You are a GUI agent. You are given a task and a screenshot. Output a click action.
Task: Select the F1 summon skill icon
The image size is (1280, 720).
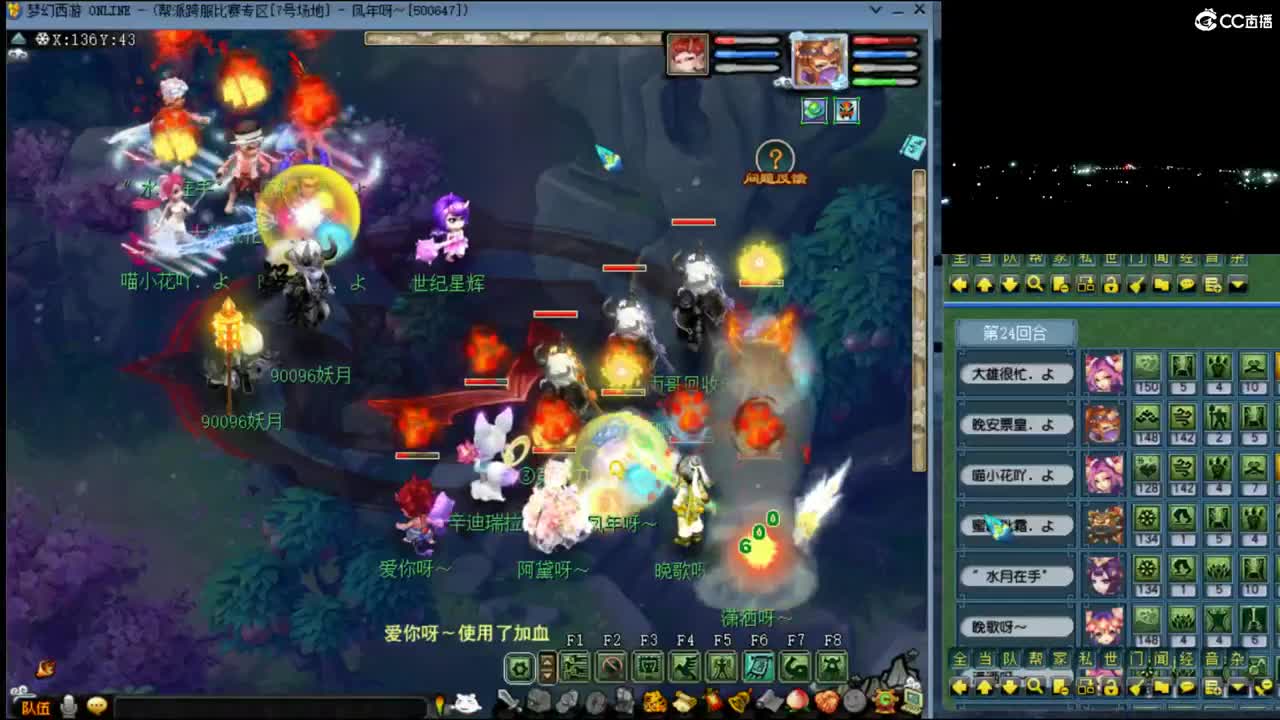coord(574,668)
